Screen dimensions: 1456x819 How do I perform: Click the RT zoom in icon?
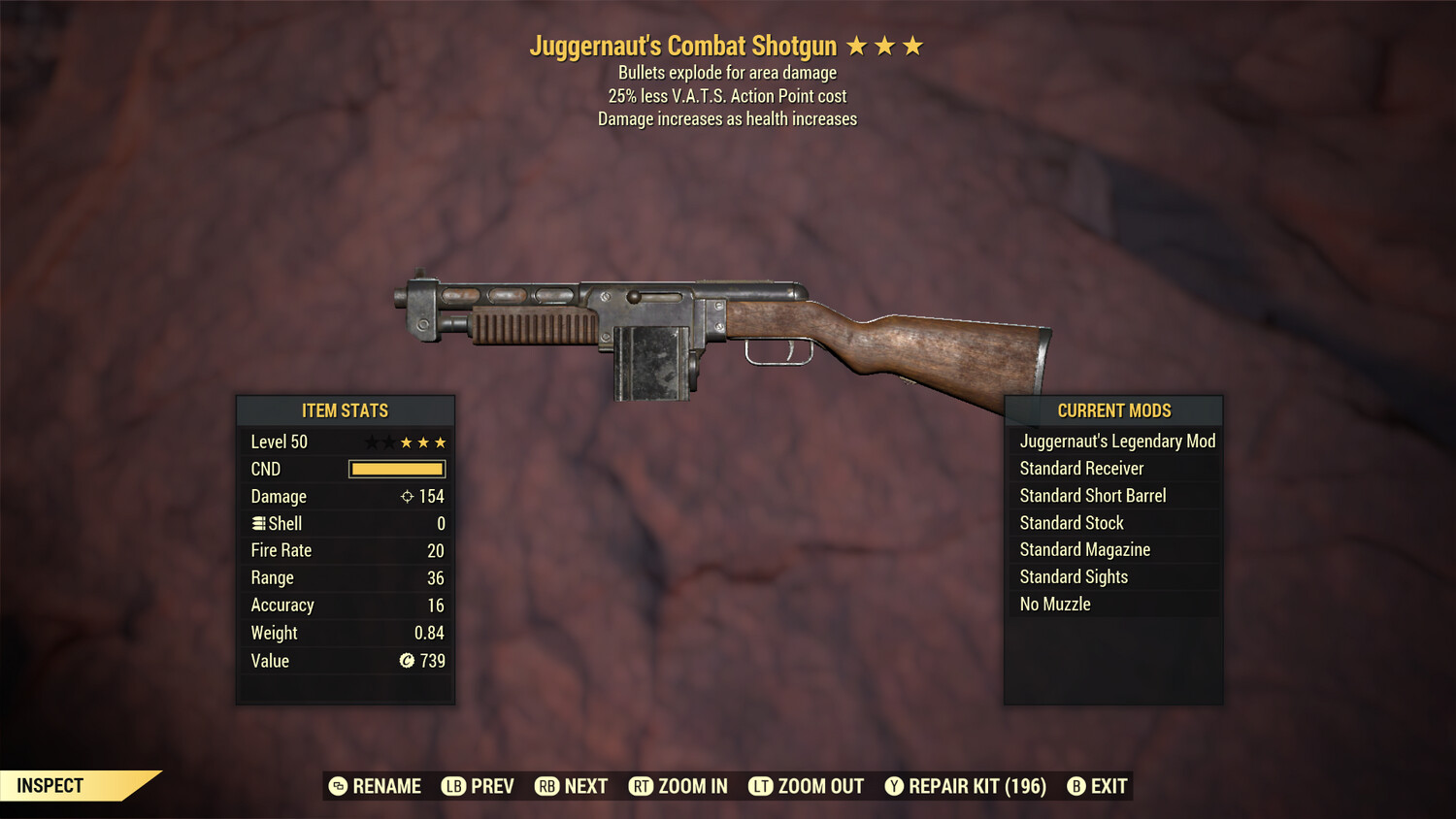[642, 786]
